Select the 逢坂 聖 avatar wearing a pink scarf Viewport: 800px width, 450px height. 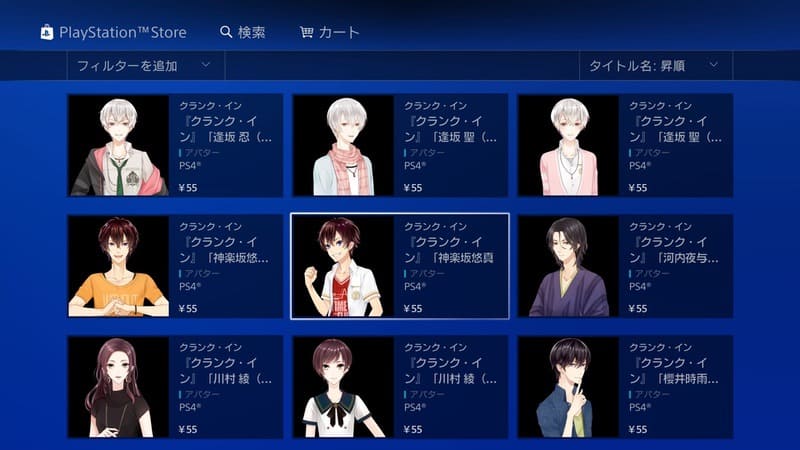tap(399, 146)
